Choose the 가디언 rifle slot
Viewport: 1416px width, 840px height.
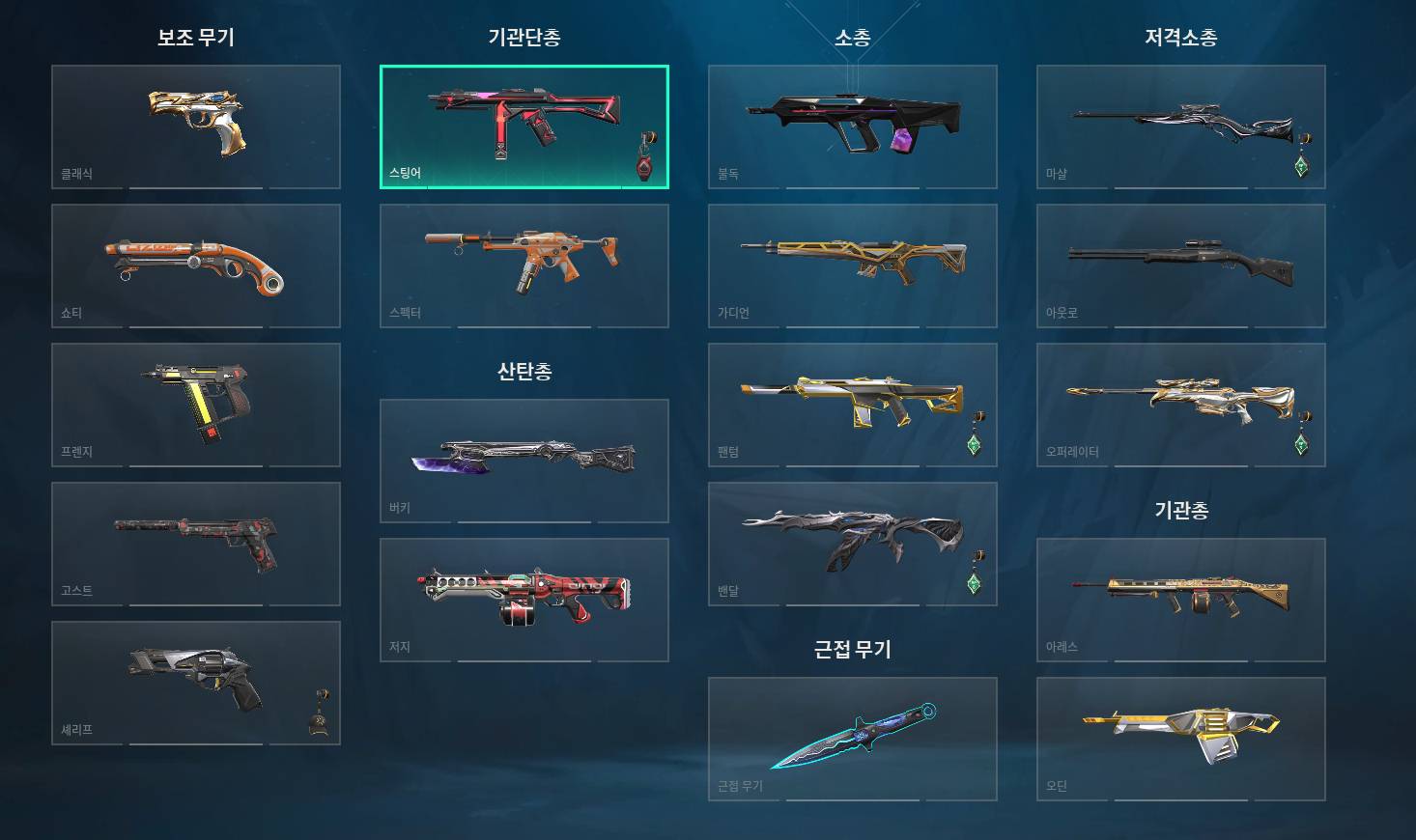tap(853, 266)
